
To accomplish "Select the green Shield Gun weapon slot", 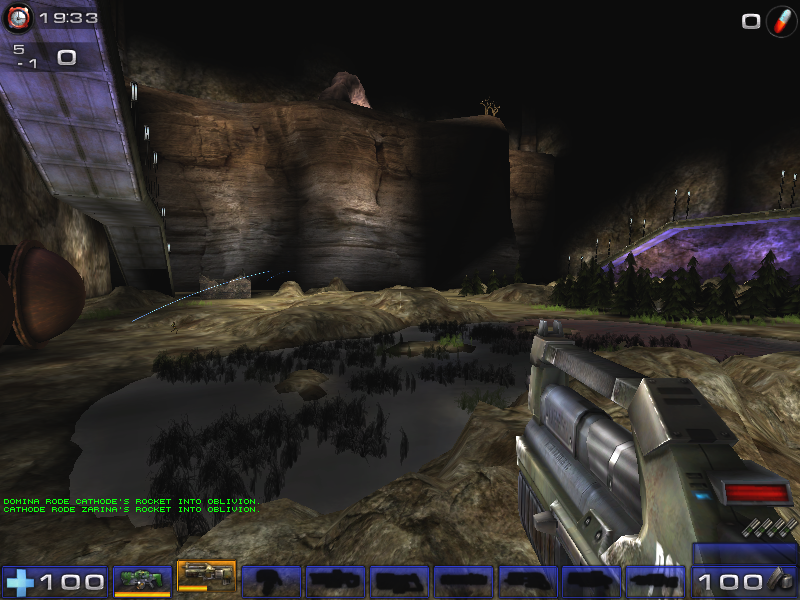I will coord(142,579).
